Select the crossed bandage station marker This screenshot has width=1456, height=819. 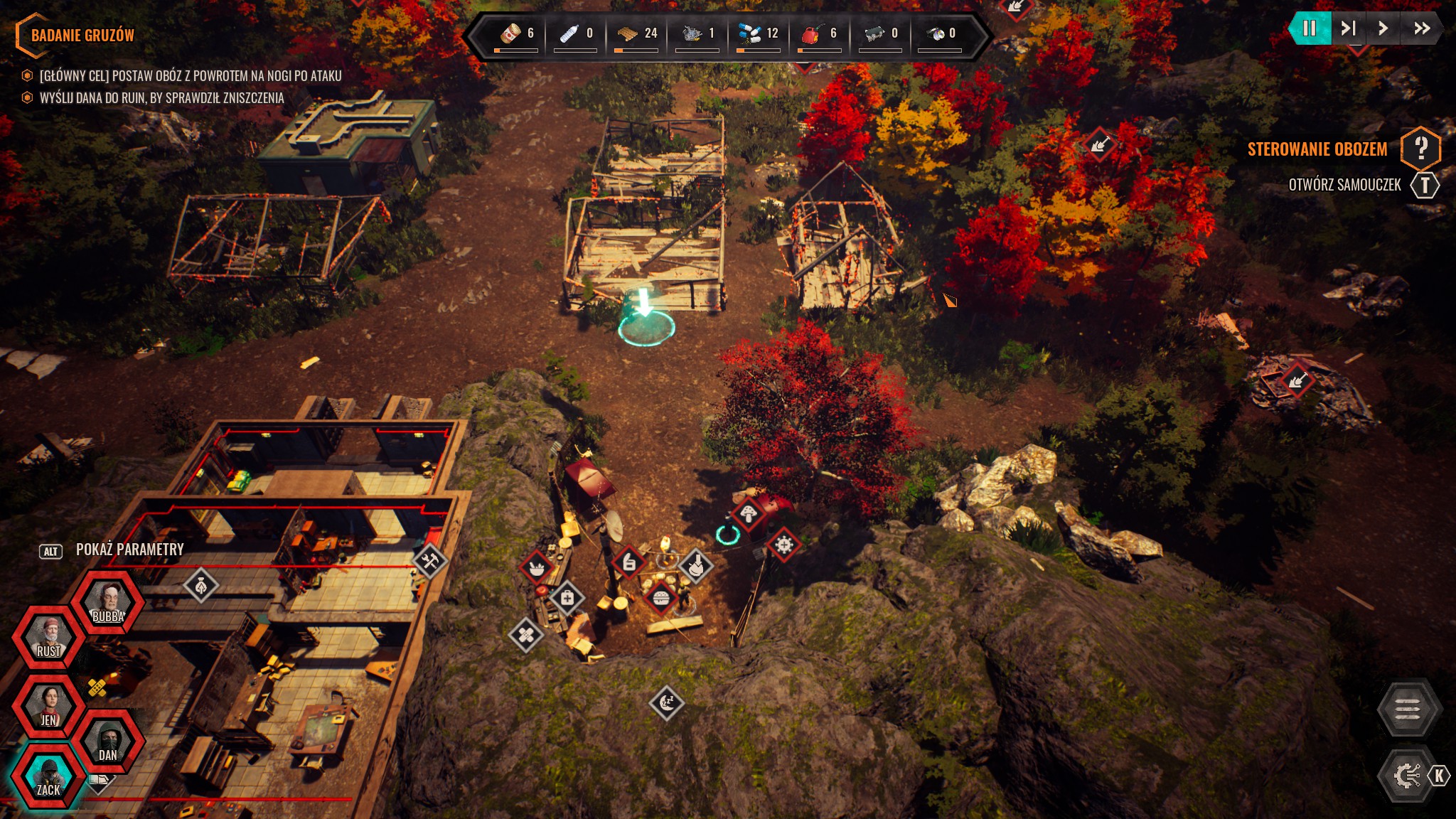point(526,634)
